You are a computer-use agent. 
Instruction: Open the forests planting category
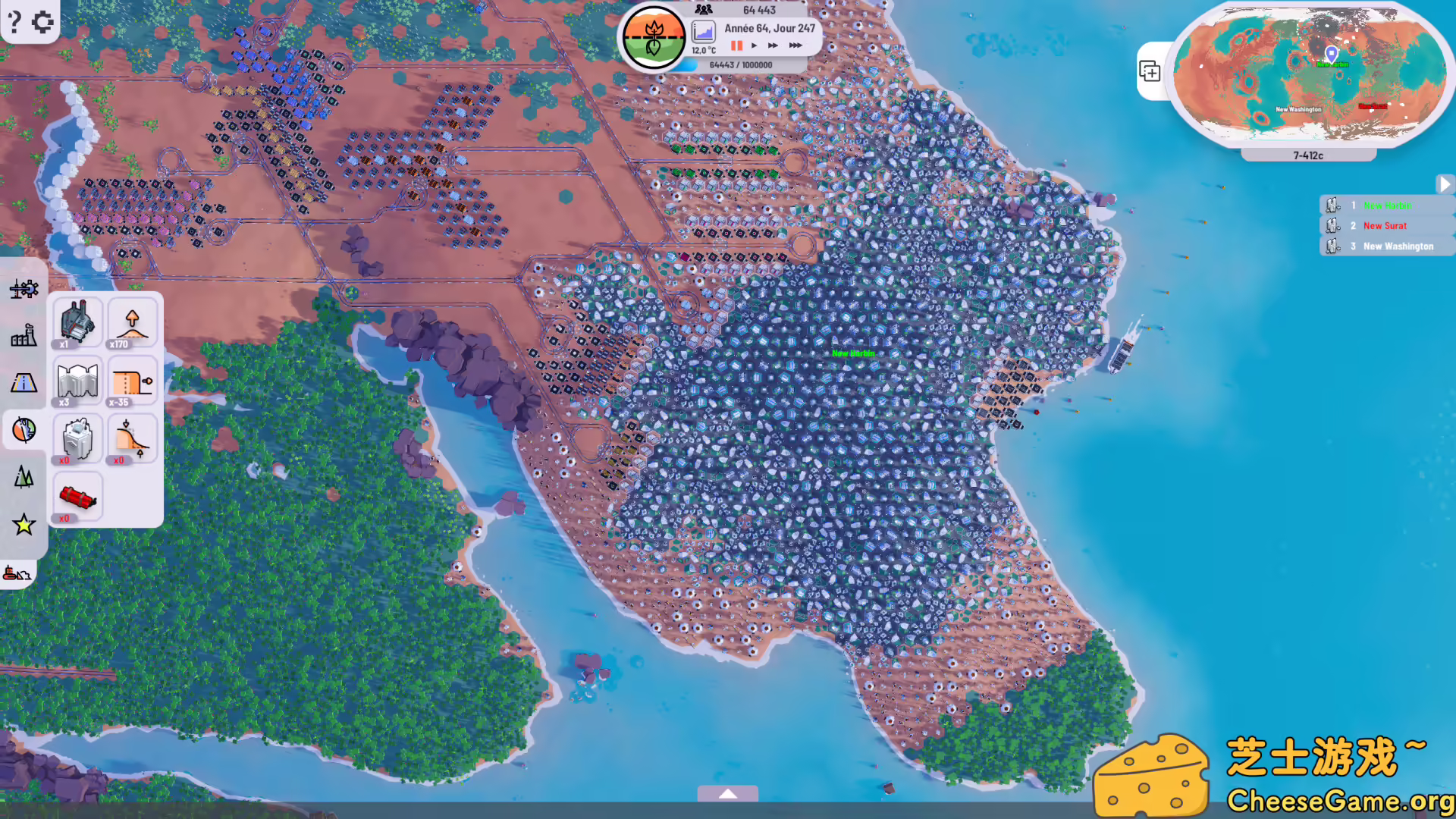click(x=24, y=478)
